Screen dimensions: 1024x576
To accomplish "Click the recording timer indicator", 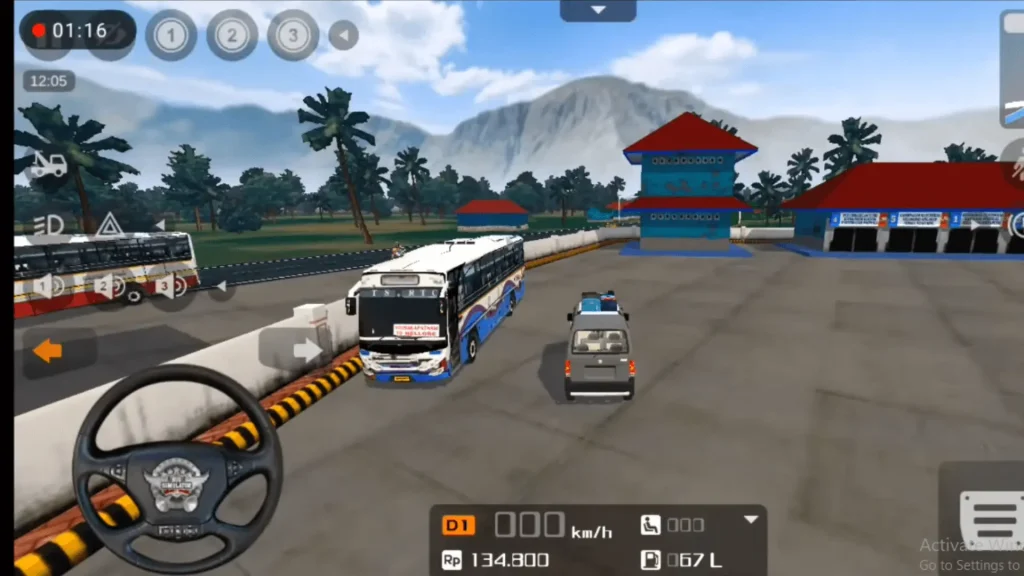I will [76, 30].
